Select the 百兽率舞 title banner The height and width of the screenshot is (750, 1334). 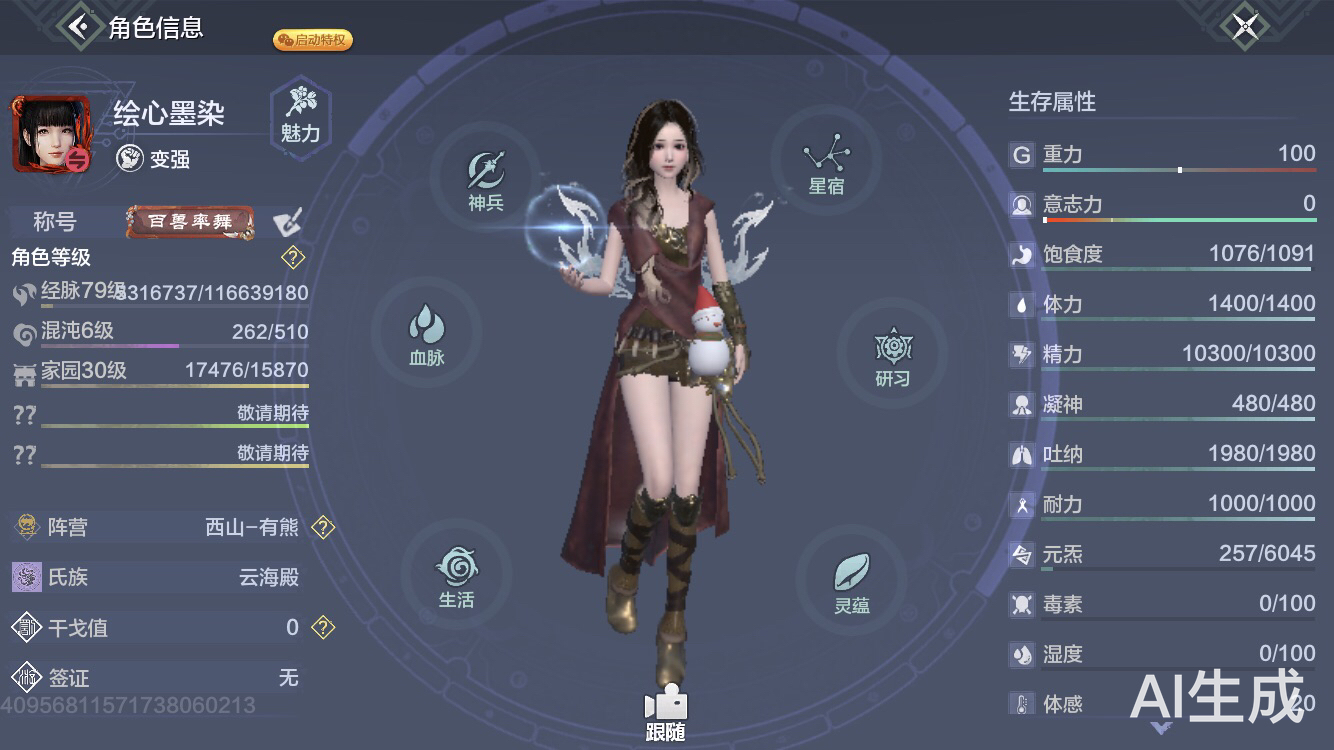coord(189,222)
